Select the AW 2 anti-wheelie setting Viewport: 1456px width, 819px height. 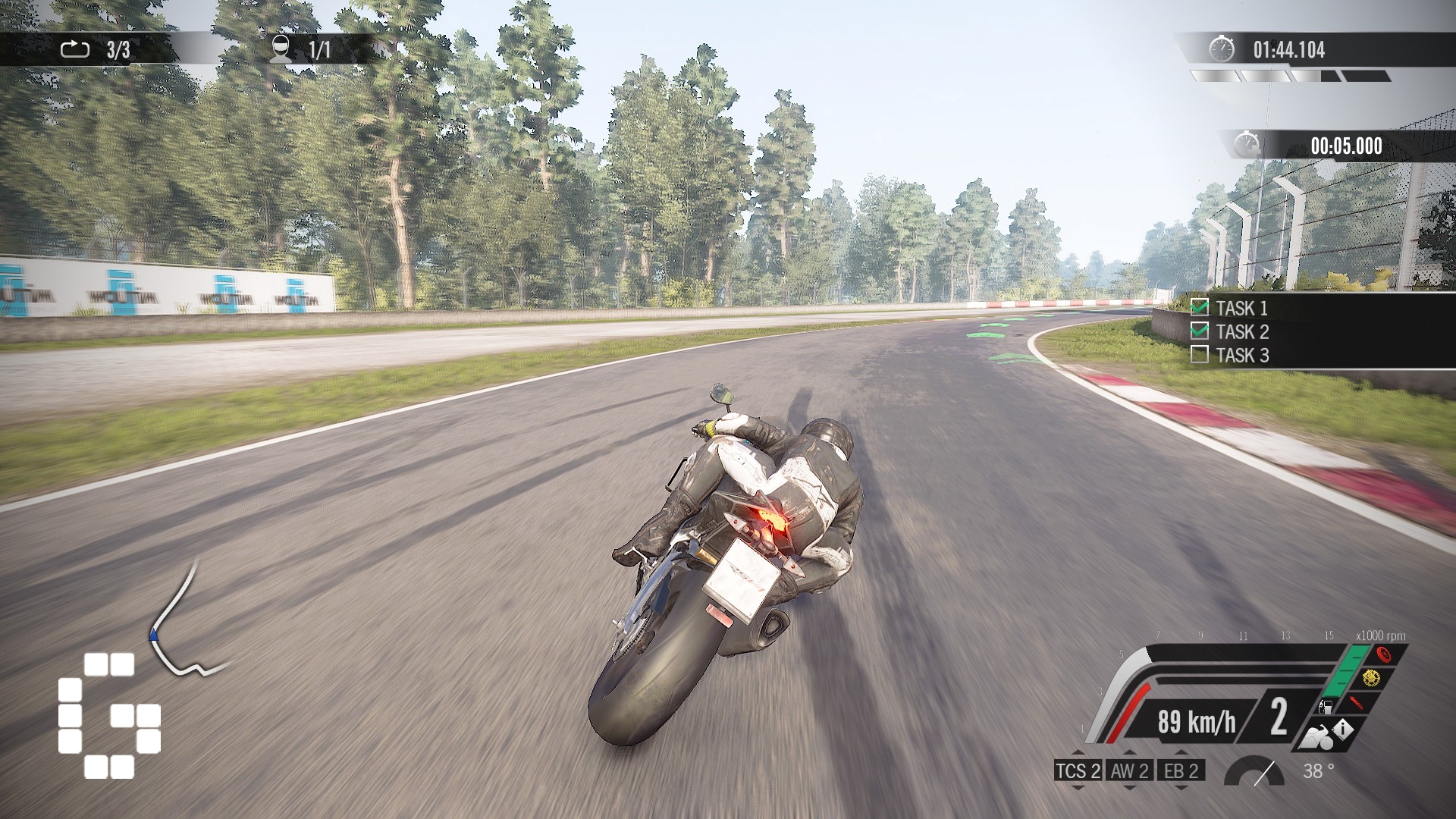tap(1129, 771)
